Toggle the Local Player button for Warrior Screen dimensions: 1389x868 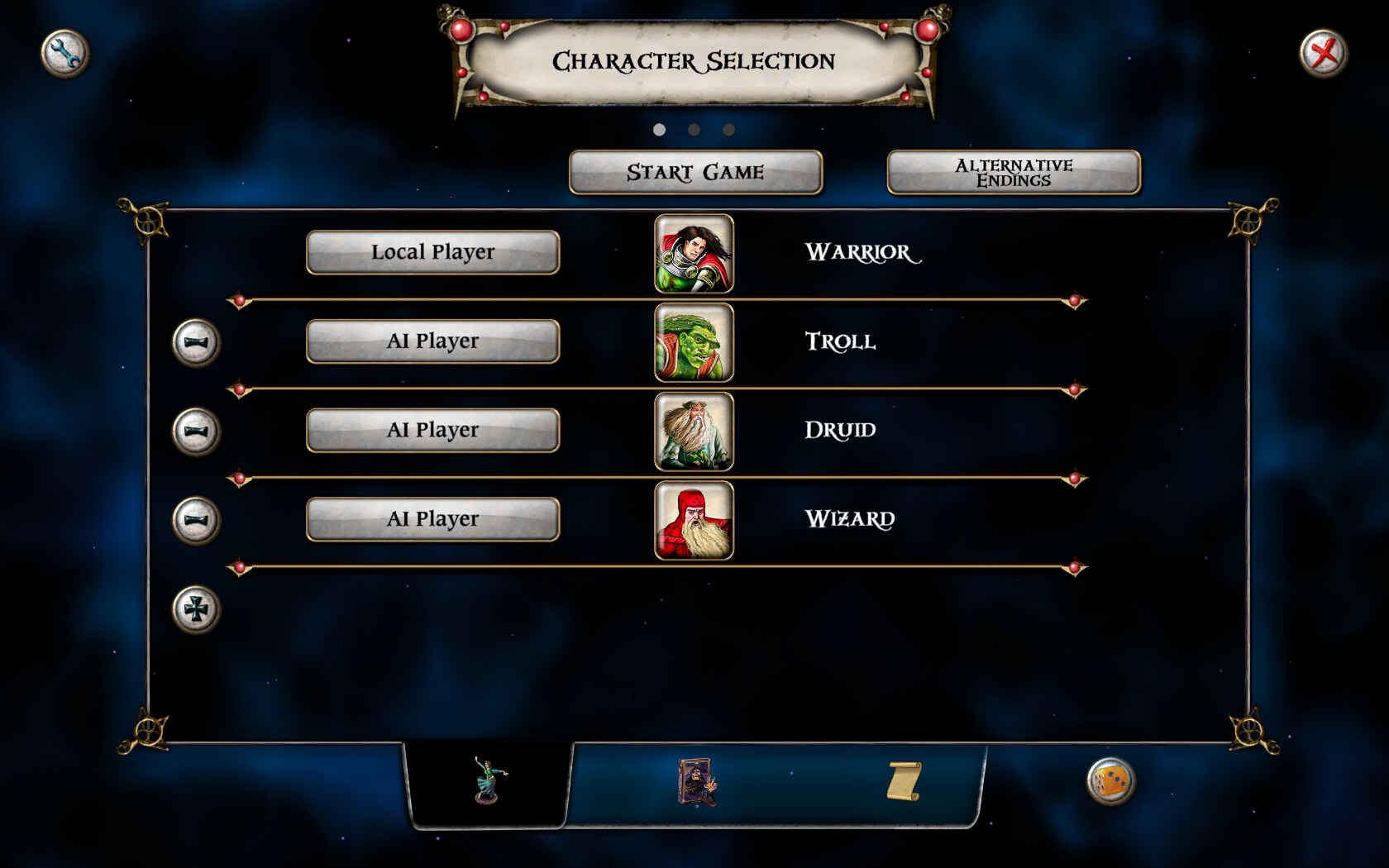click(432, 252)
